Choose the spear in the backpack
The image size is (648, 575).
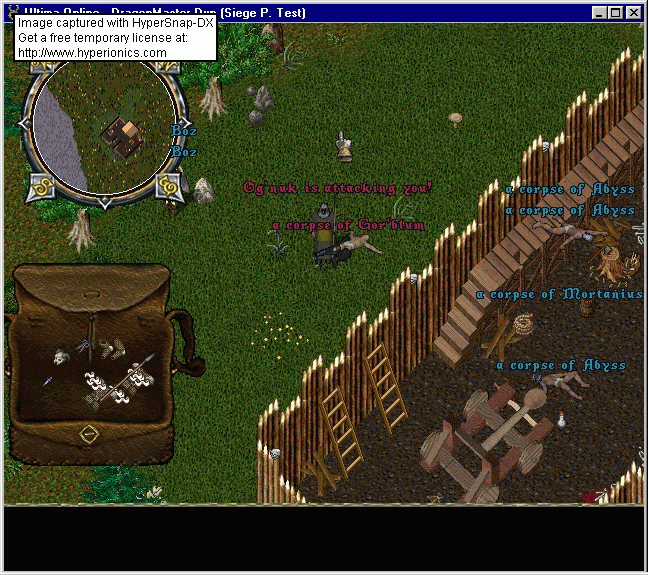click(x=141, y=365)
